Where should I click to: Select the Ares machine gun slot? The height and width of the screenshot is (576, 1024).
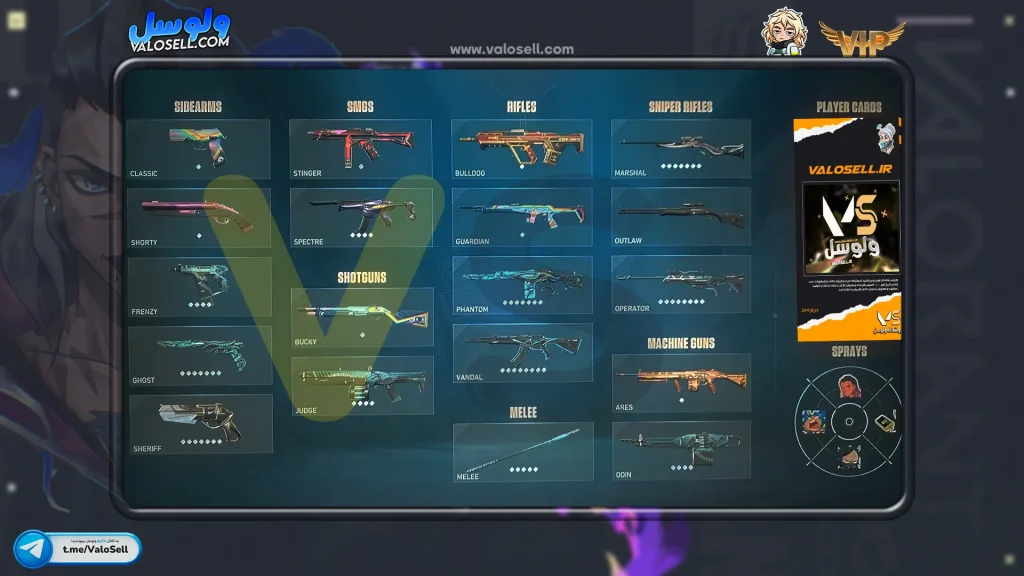(680, 383)
